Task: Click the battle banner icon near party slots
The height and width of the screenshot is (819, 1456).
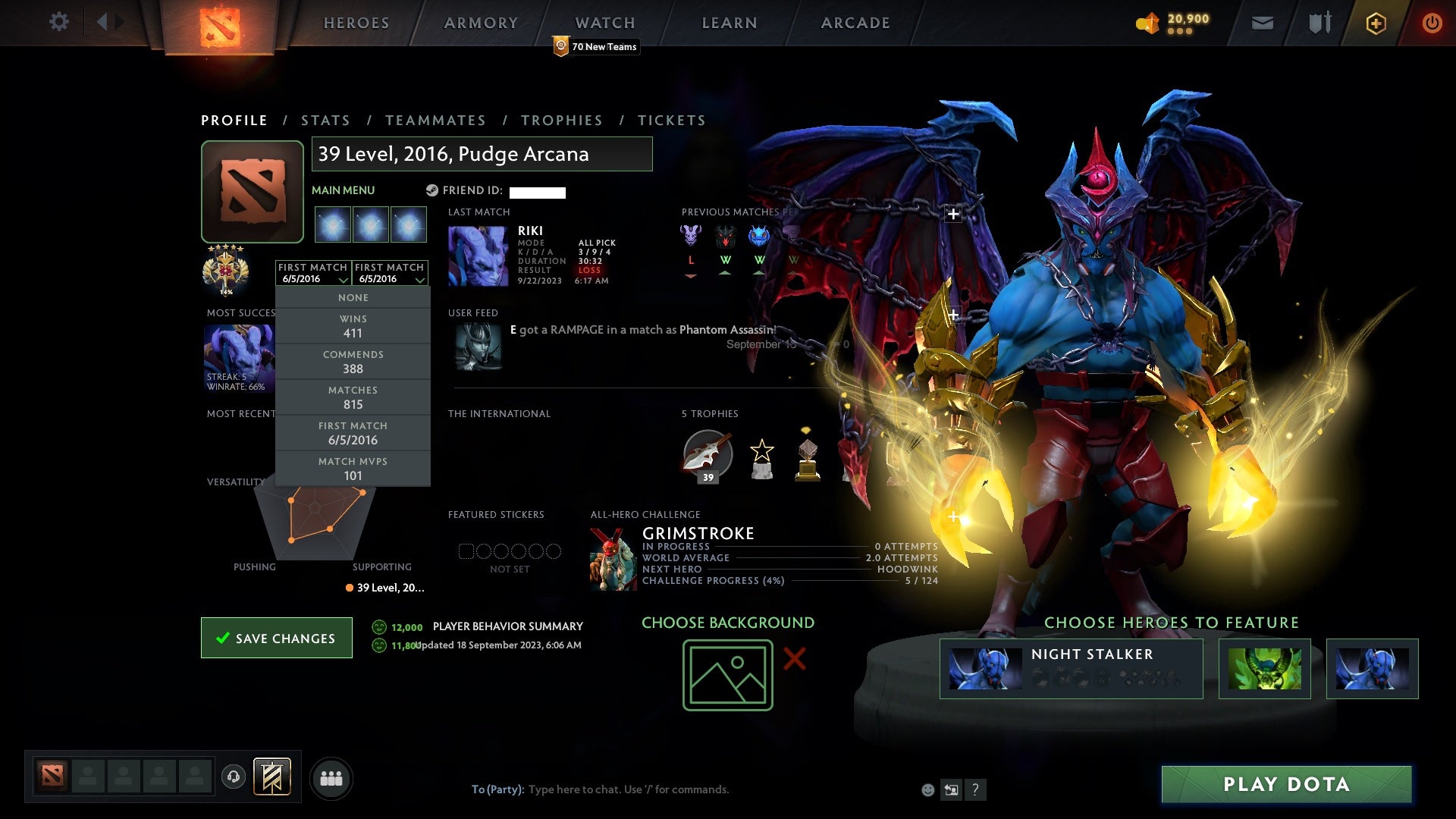Action: tap(273, 777)
